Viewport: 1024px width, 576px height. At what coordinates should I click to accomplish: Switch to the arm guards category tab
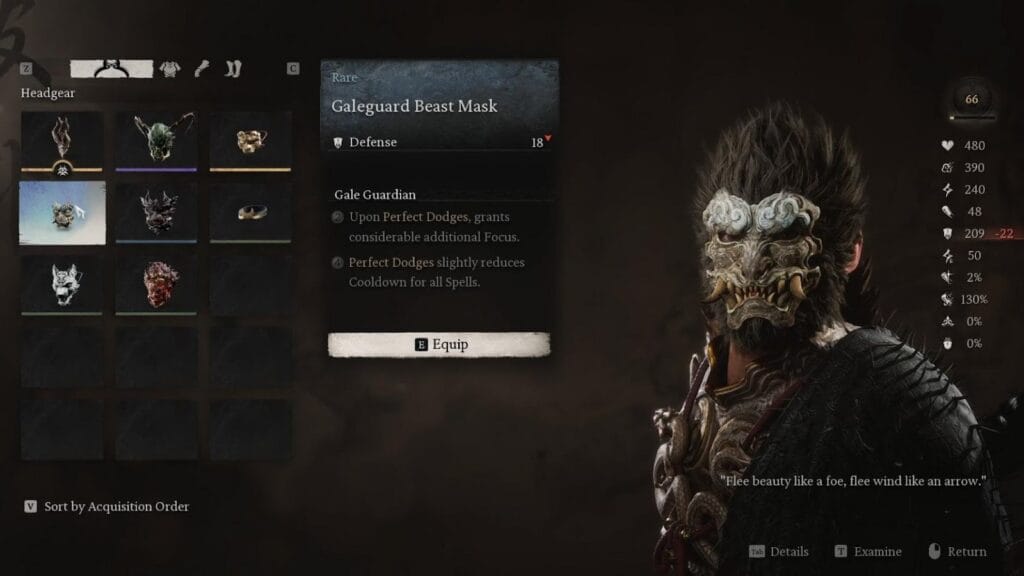[202, 69]
